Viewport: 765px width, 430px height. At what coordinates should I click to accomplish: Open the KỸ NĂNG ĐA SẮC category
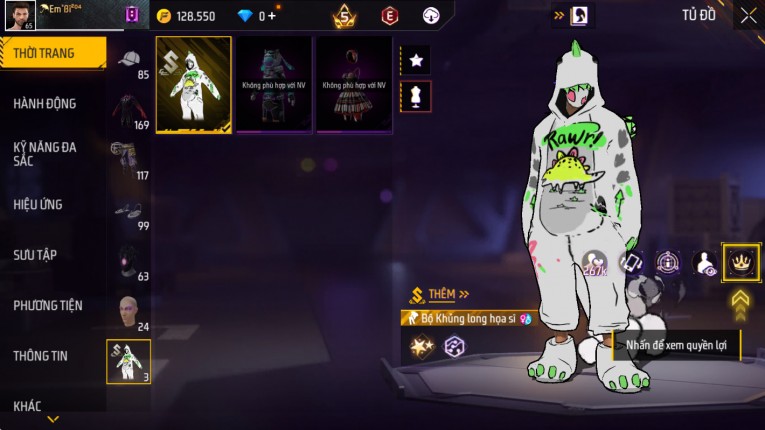click(45, 153)
